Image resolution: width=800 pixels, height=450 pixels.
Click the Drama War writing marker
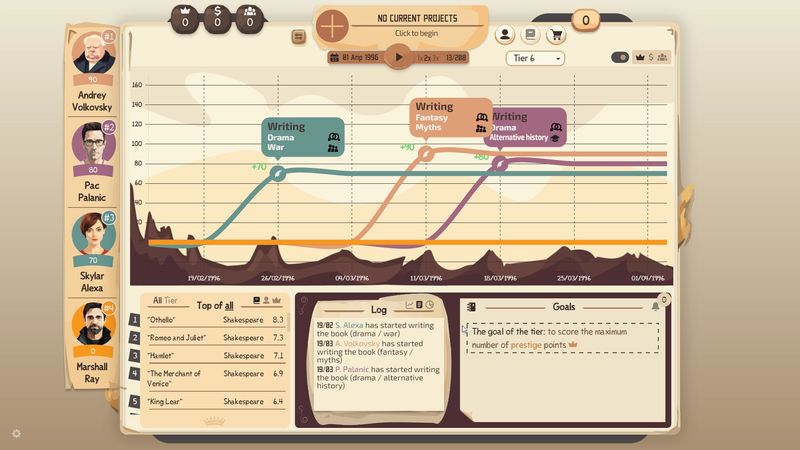coord(279,174)
